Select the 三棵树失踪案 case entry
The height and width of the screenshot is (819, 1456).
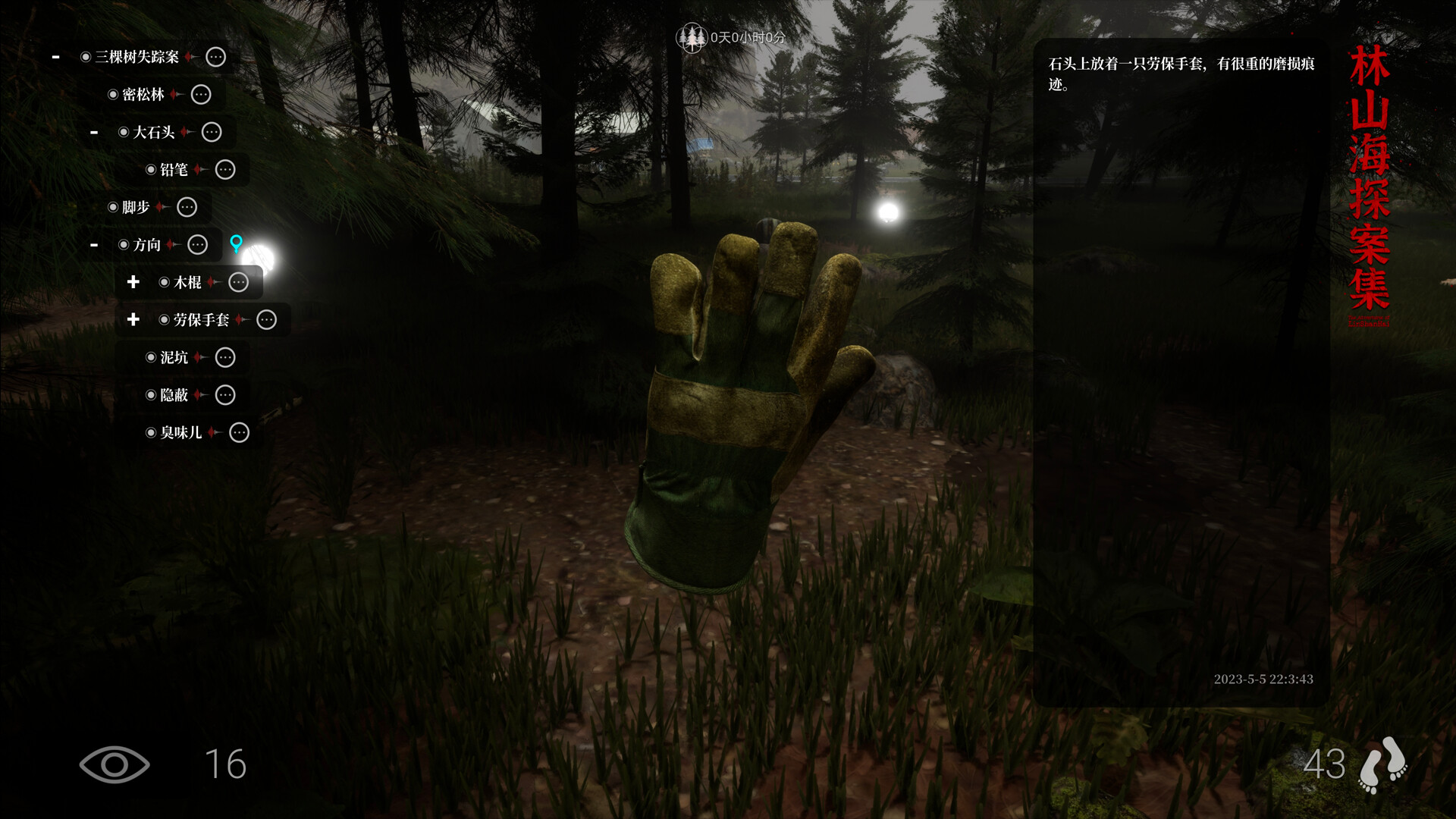[136, 56]
